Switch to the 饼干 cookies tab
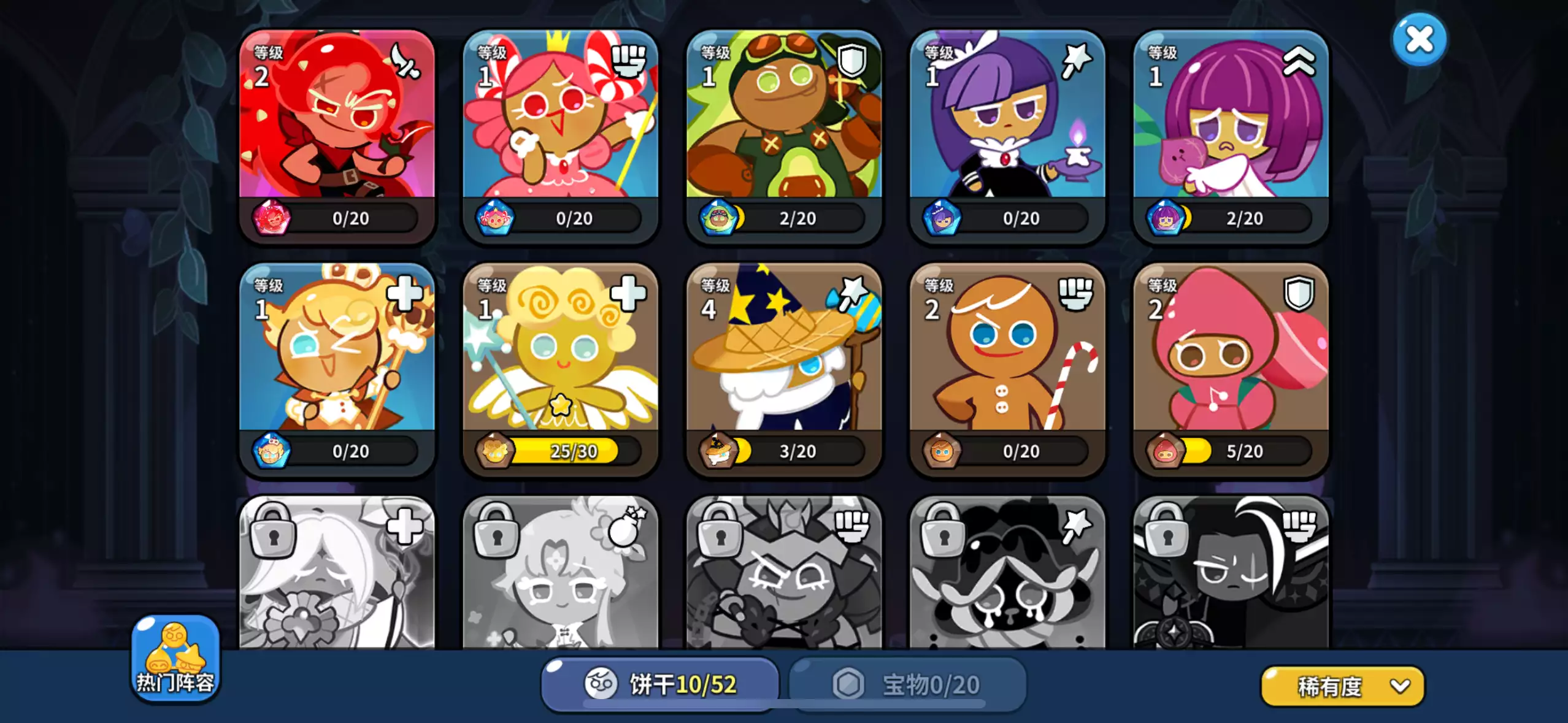The width and height of the screenshot is (1568, 723). tap(660, 684)
